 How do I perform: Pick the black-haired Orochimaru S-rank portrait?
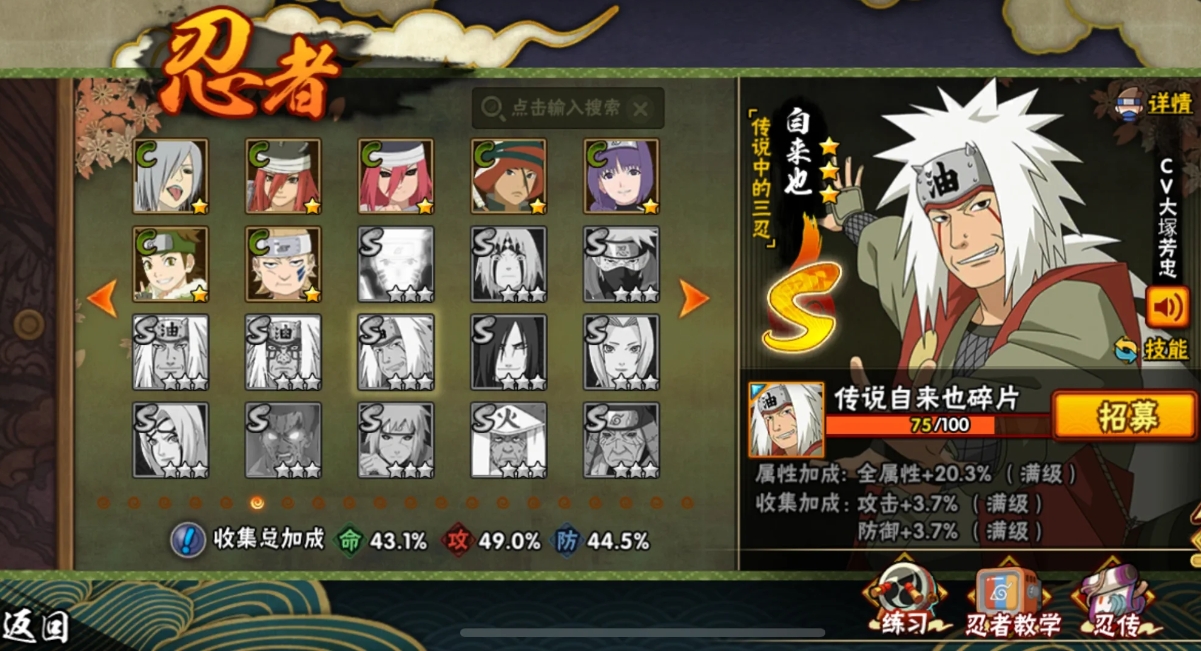(509, 352)
